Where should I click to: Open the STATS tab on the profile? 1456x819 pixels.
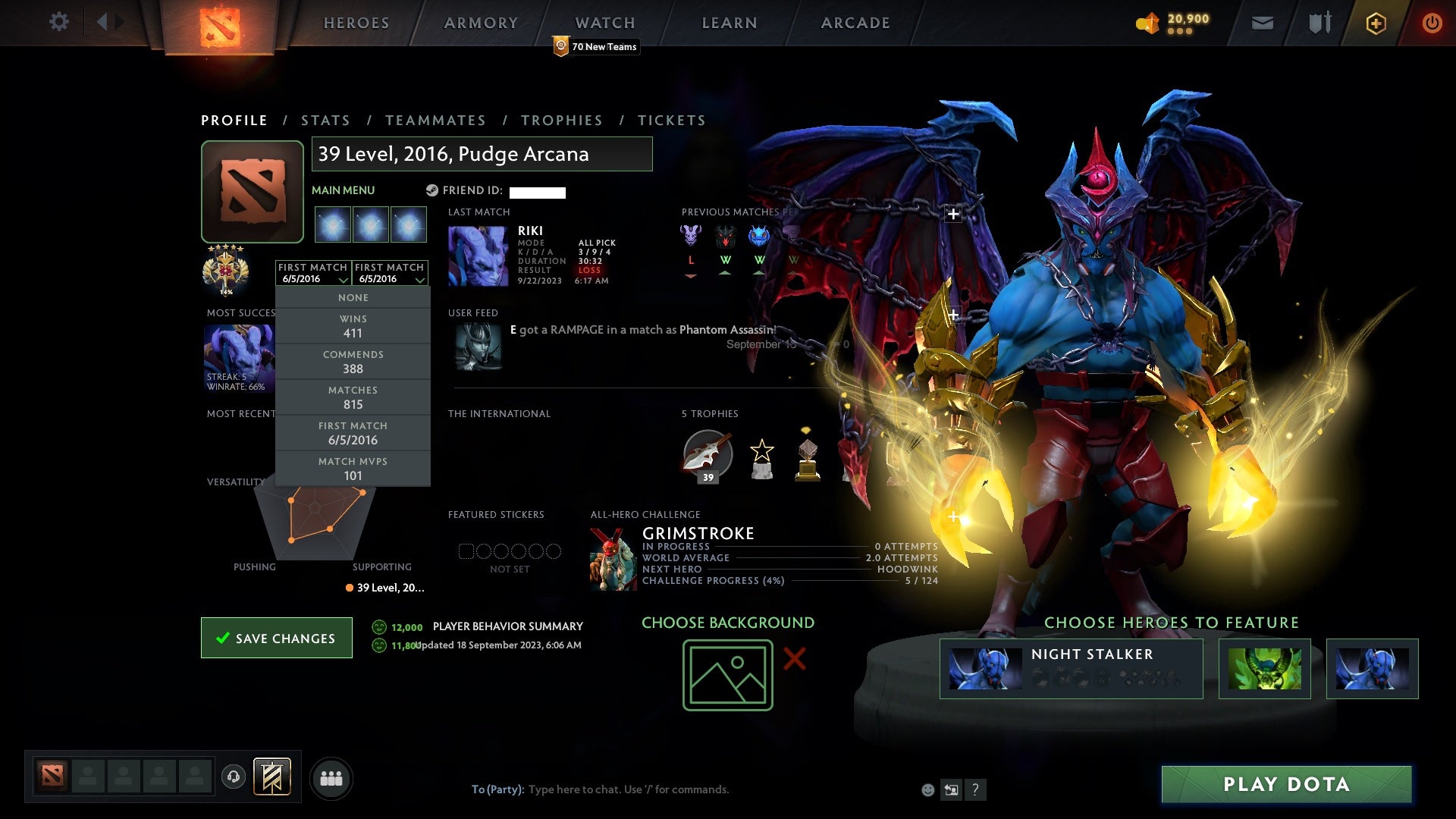pyautogui.click(x=325, y=120)
